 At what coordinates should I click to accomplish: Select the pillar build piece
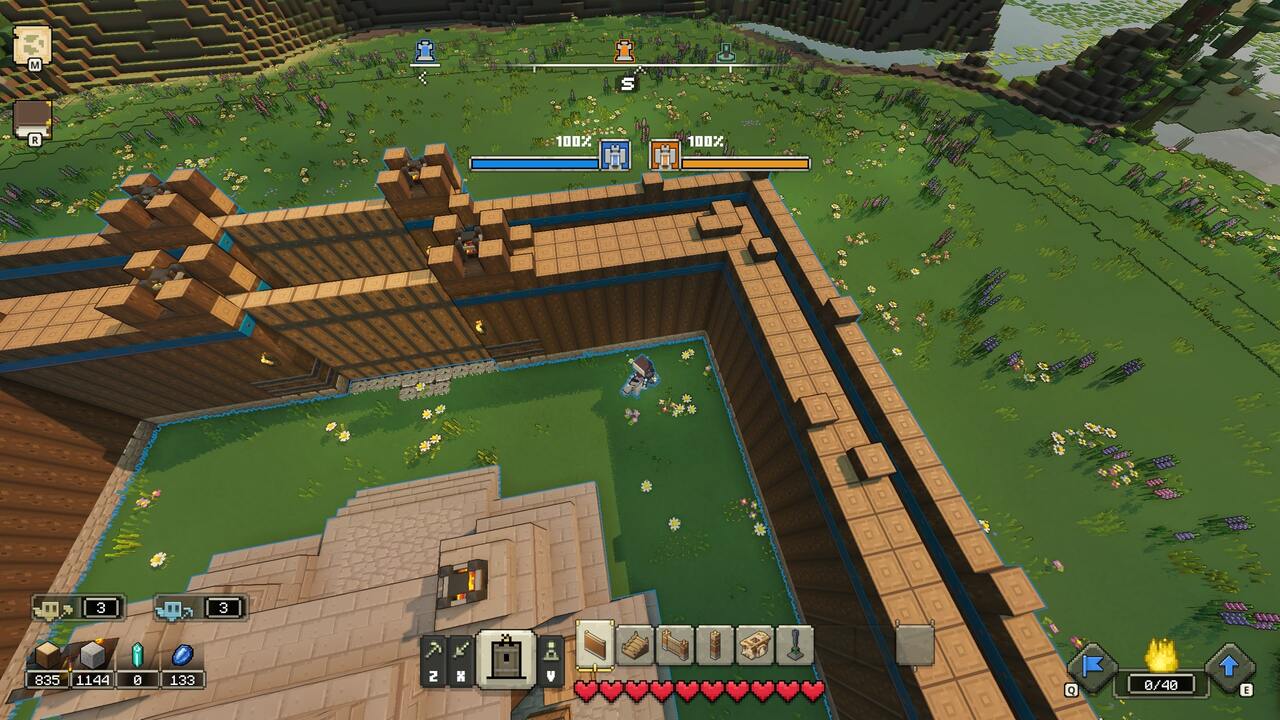[x=717, y=648]
